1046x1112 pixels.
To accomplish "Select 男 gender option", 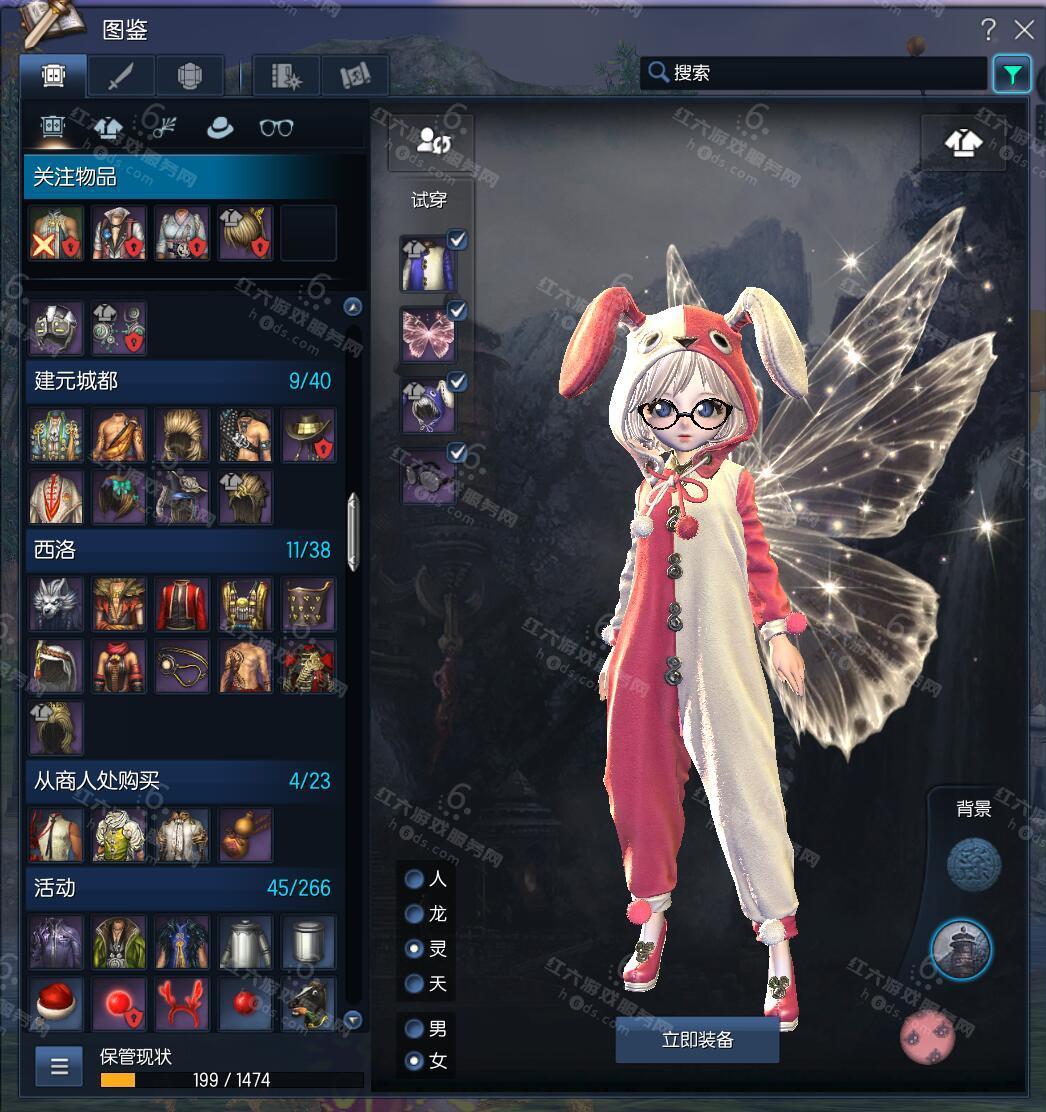I will [x=414, y=1028].
